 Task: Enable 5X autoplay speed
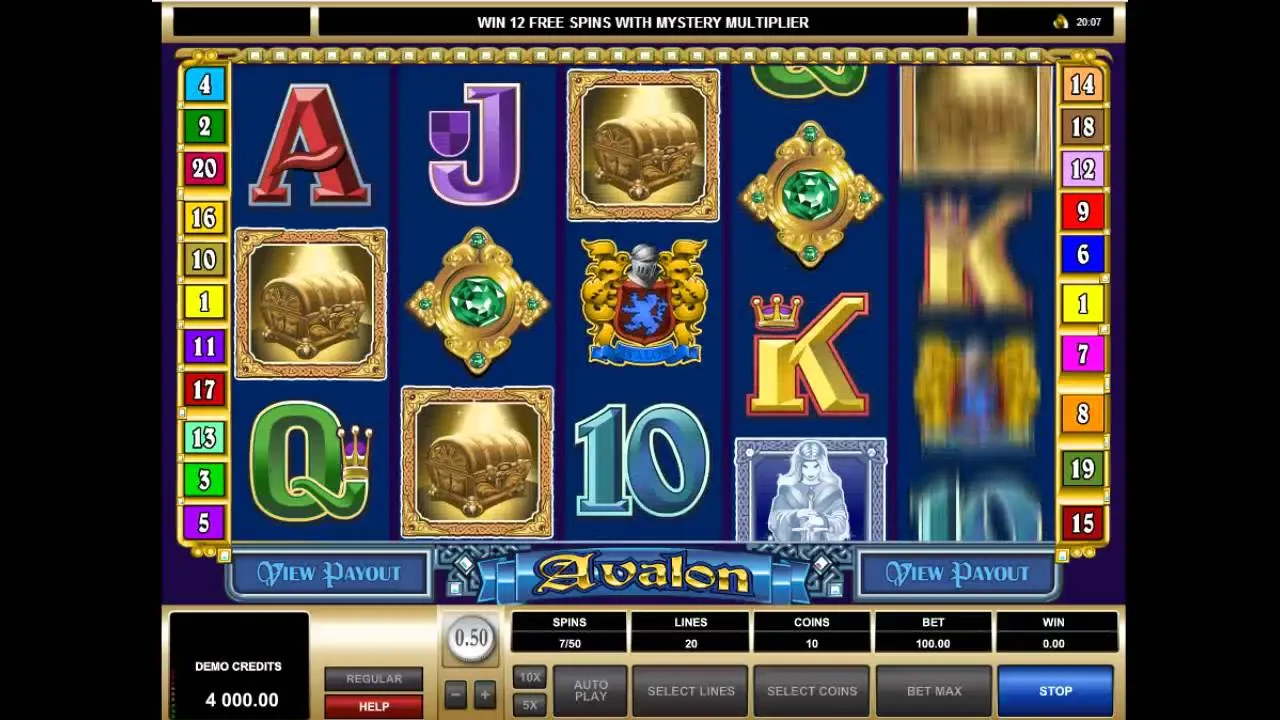tap(529, 703)
